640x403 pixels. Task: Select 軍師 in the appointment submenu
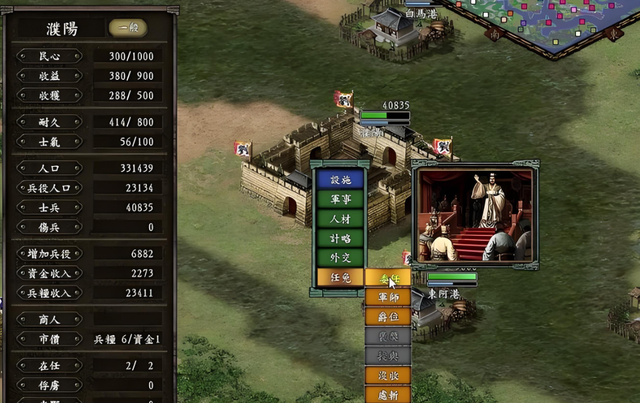tap(387, 297)
